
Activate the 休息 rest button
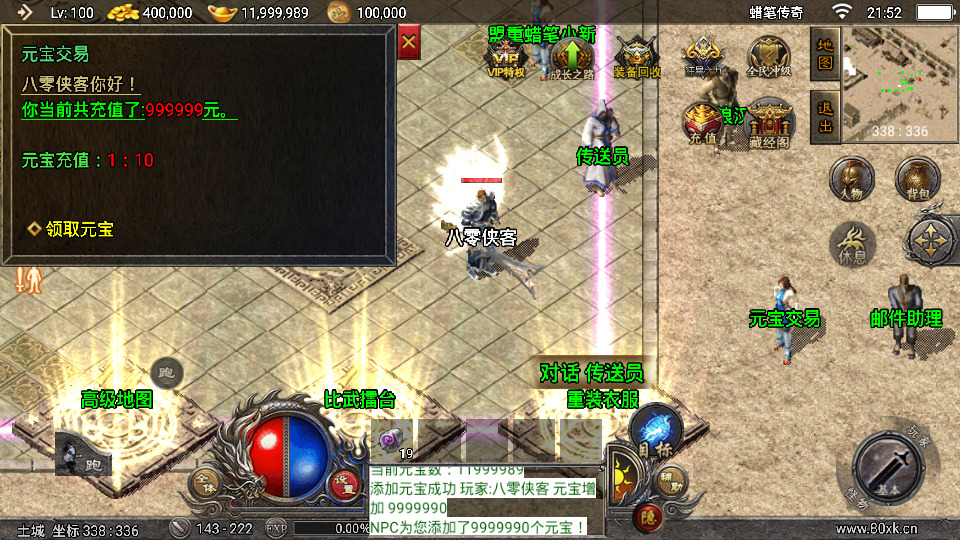[x=852, y=243]
